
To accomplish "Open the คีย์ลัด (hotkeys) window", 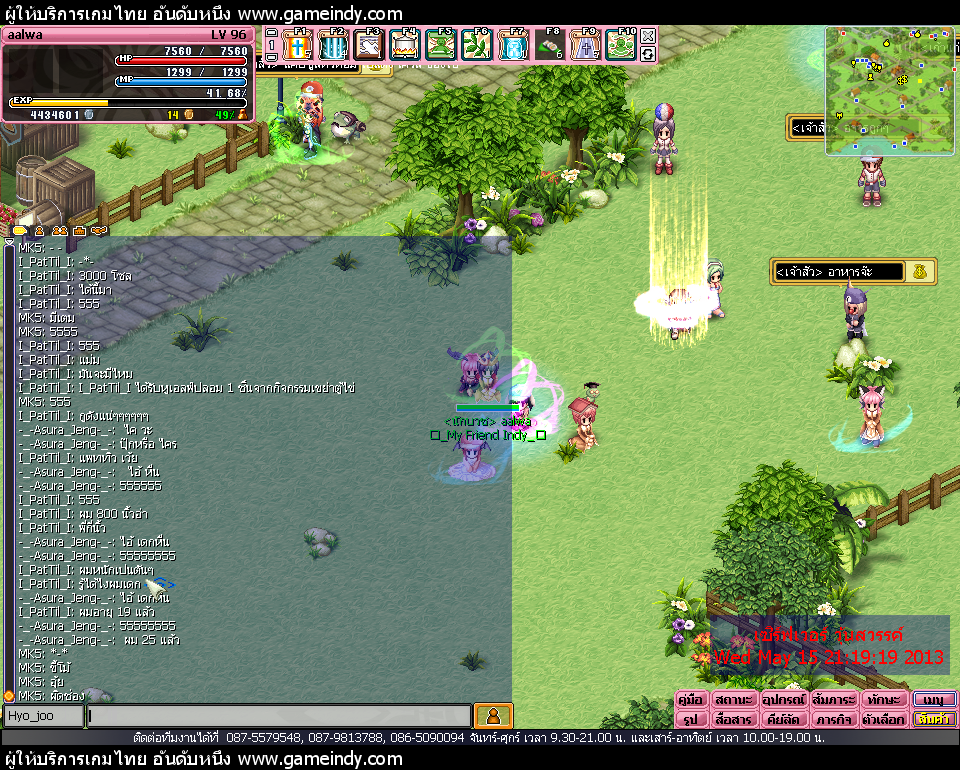I will click(784, 719).
